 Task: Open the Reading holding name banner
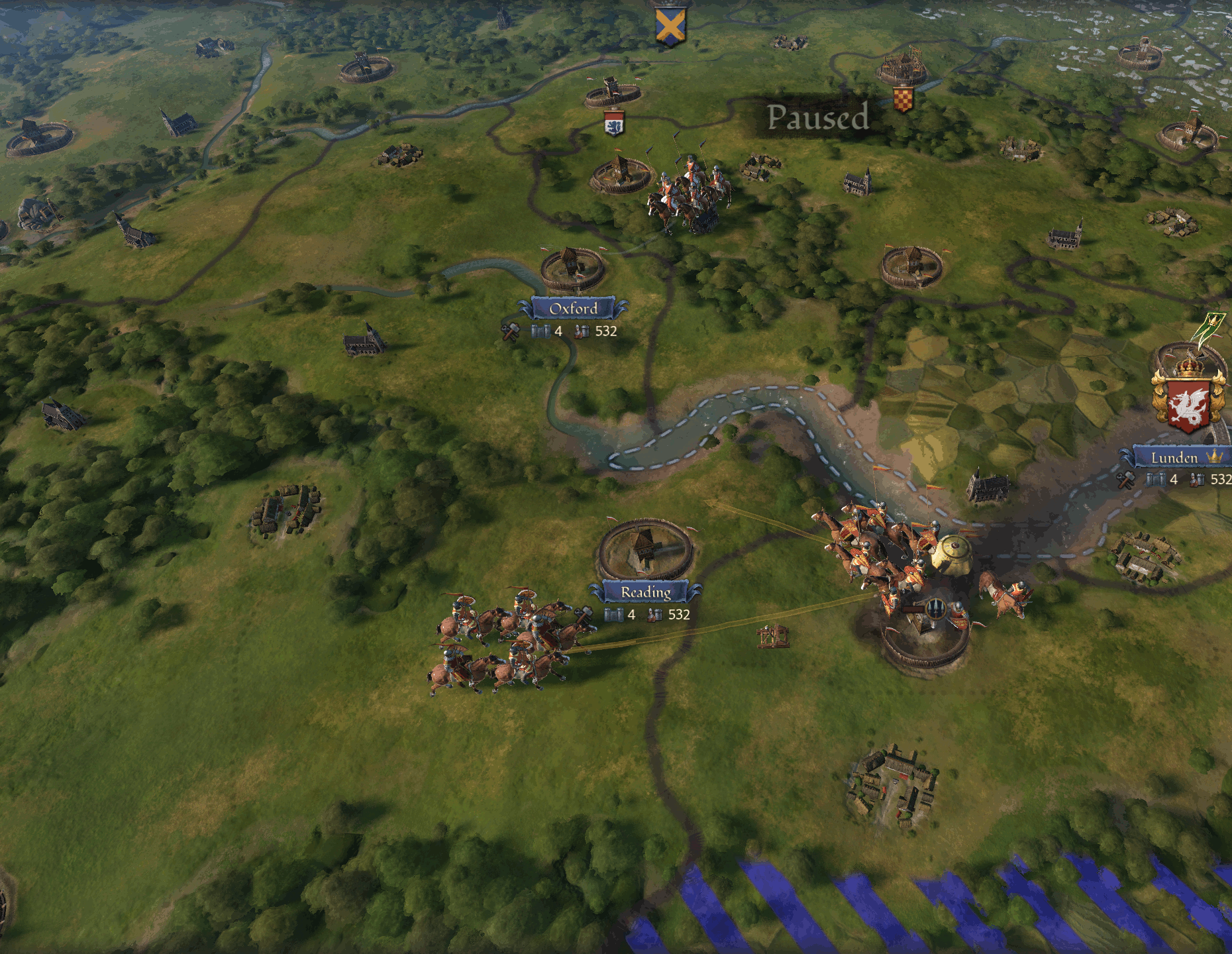(646, 592)
